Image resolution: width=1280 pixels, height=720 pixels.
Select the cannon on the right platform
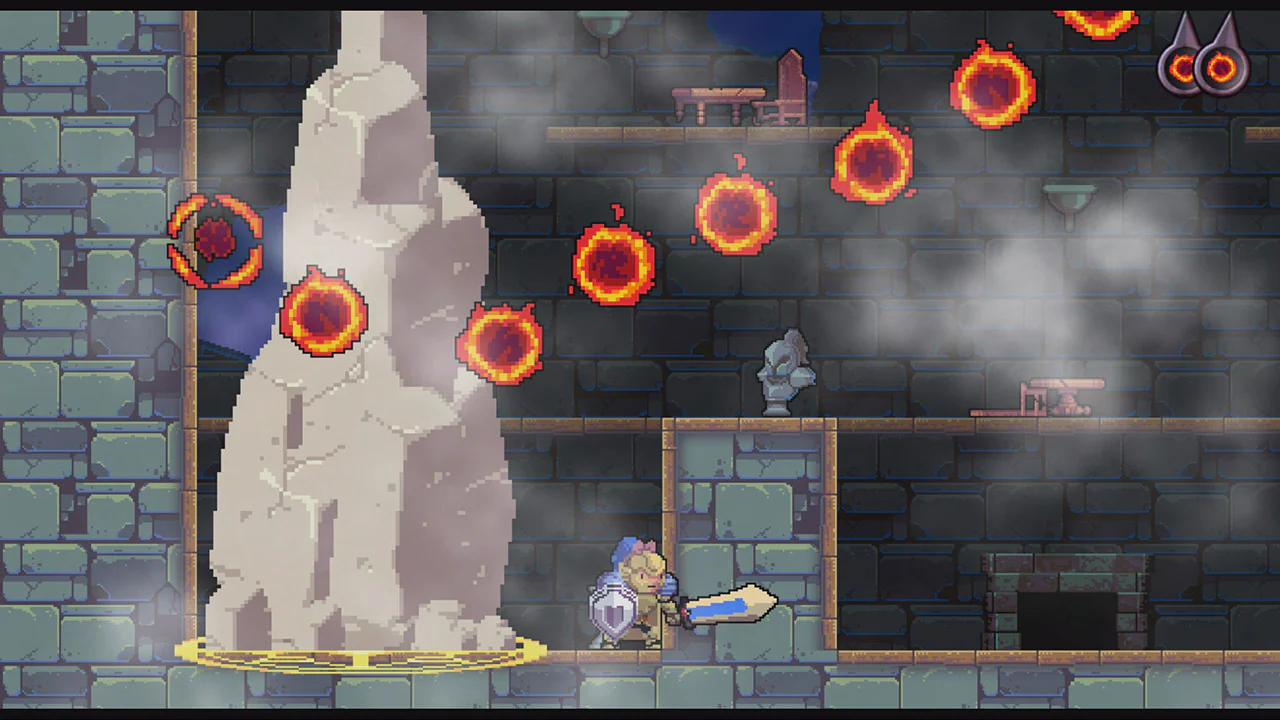(x=1060, y=395)
